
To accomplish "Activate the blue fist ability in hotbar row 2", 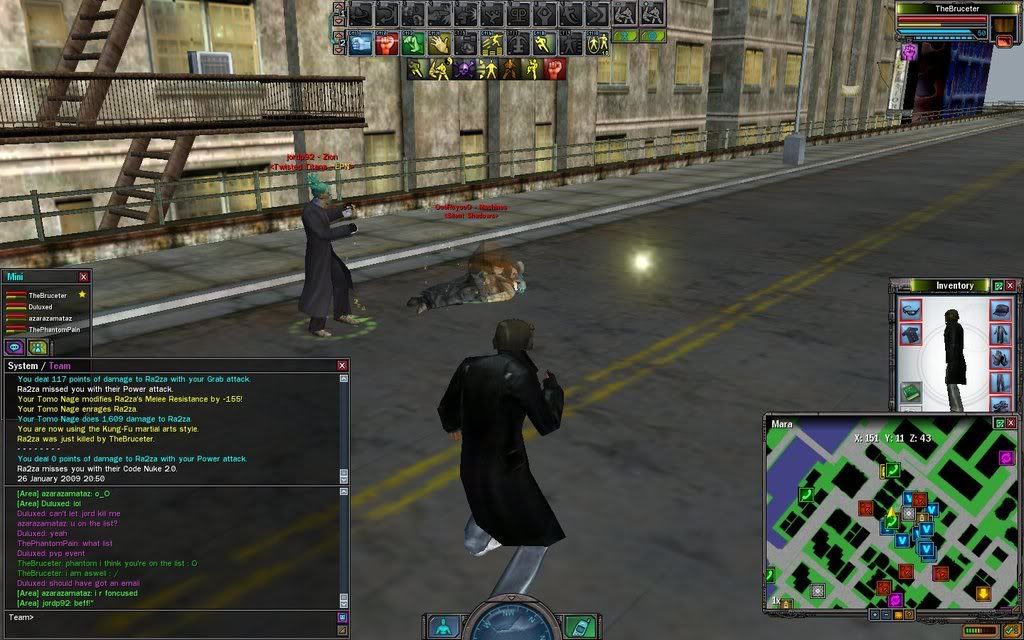I will [x=361, y=44].
